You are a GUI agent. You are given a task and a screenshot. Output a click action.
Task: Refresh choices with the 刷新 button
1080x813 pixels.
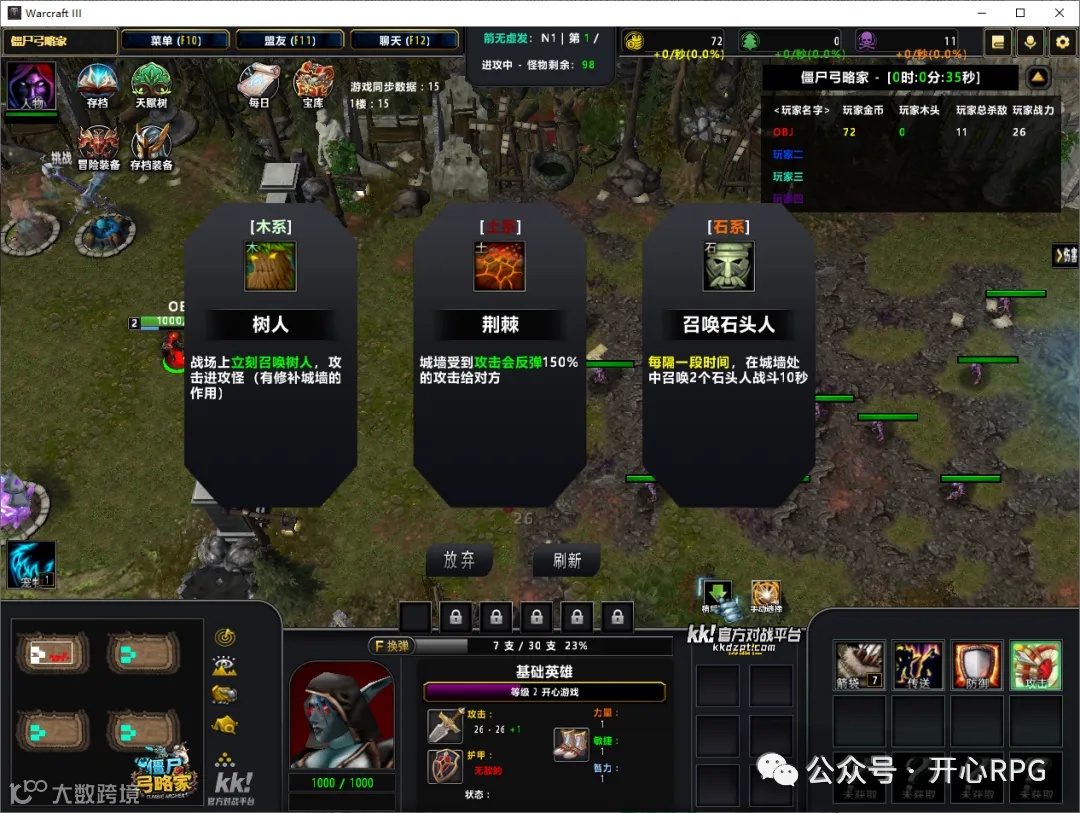(567, 561)
